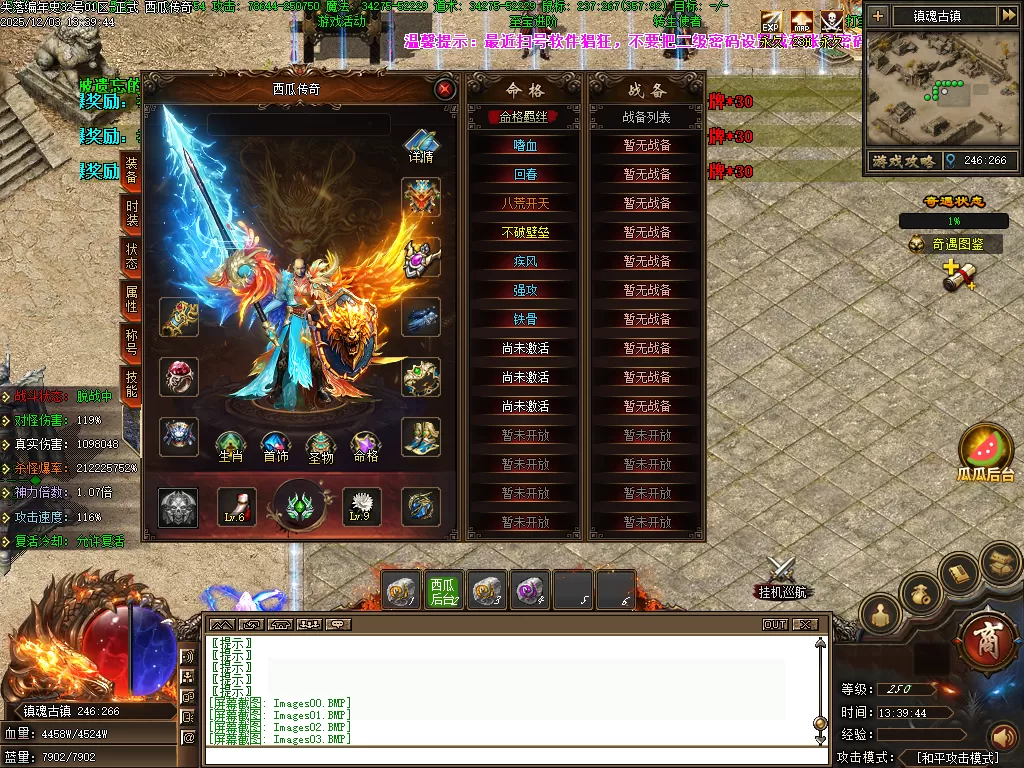The width and height of the screenshot is (1024, 768).
Task: Expand the minimap with the plus button
Action: 878,16
